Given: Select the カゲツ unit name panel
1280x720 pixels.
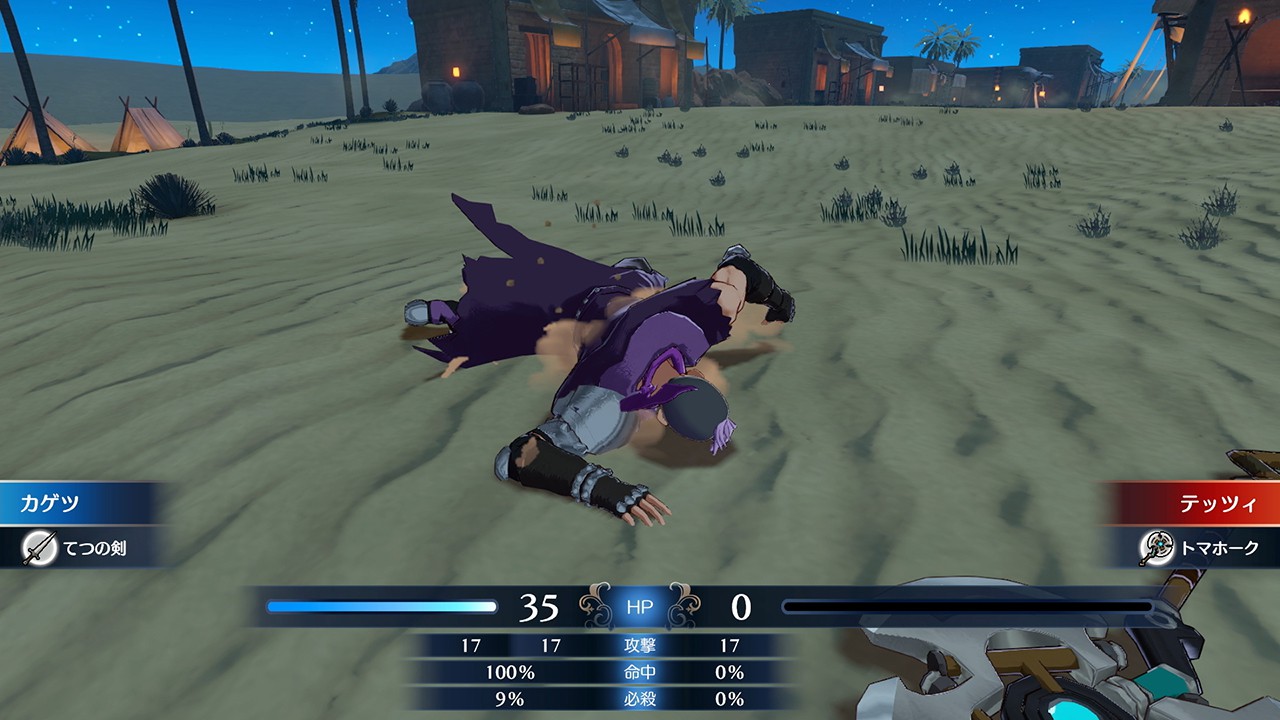Looking at the screenshot, I should point(75,503).
